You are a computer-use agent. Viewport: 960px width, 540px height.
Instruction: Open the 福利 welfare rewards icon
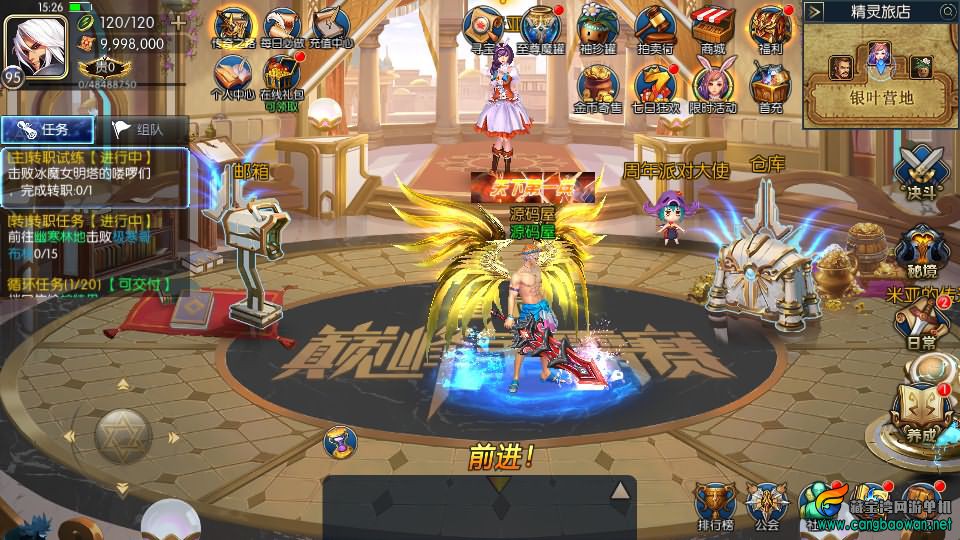(770, 26)
